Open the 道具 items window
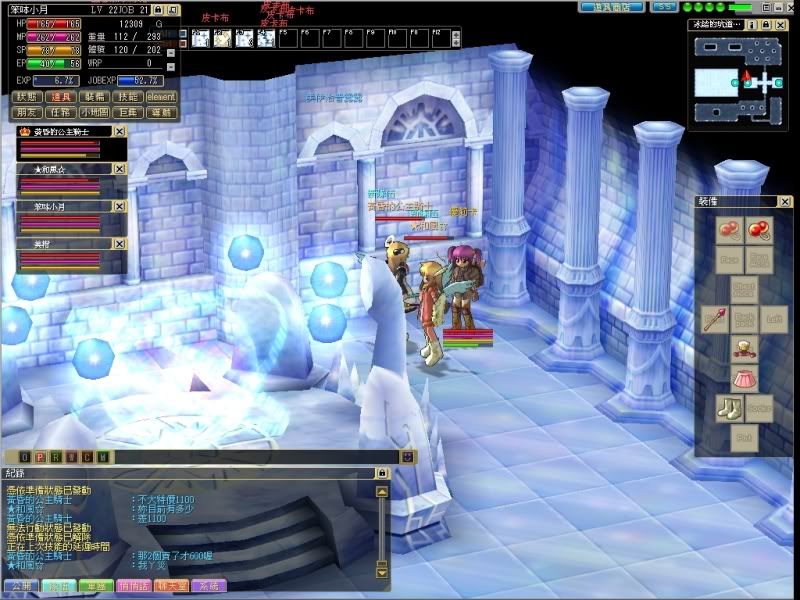The image size is (800, 600). (x=61, y=98)
